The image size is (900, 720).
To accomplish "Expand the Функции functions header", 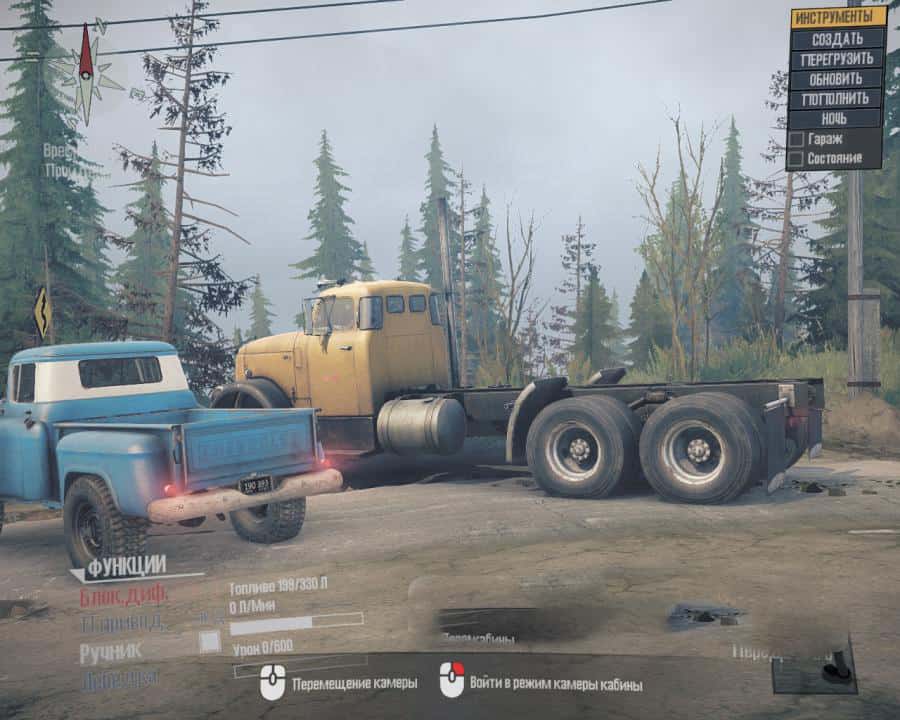I will (125, 567).
